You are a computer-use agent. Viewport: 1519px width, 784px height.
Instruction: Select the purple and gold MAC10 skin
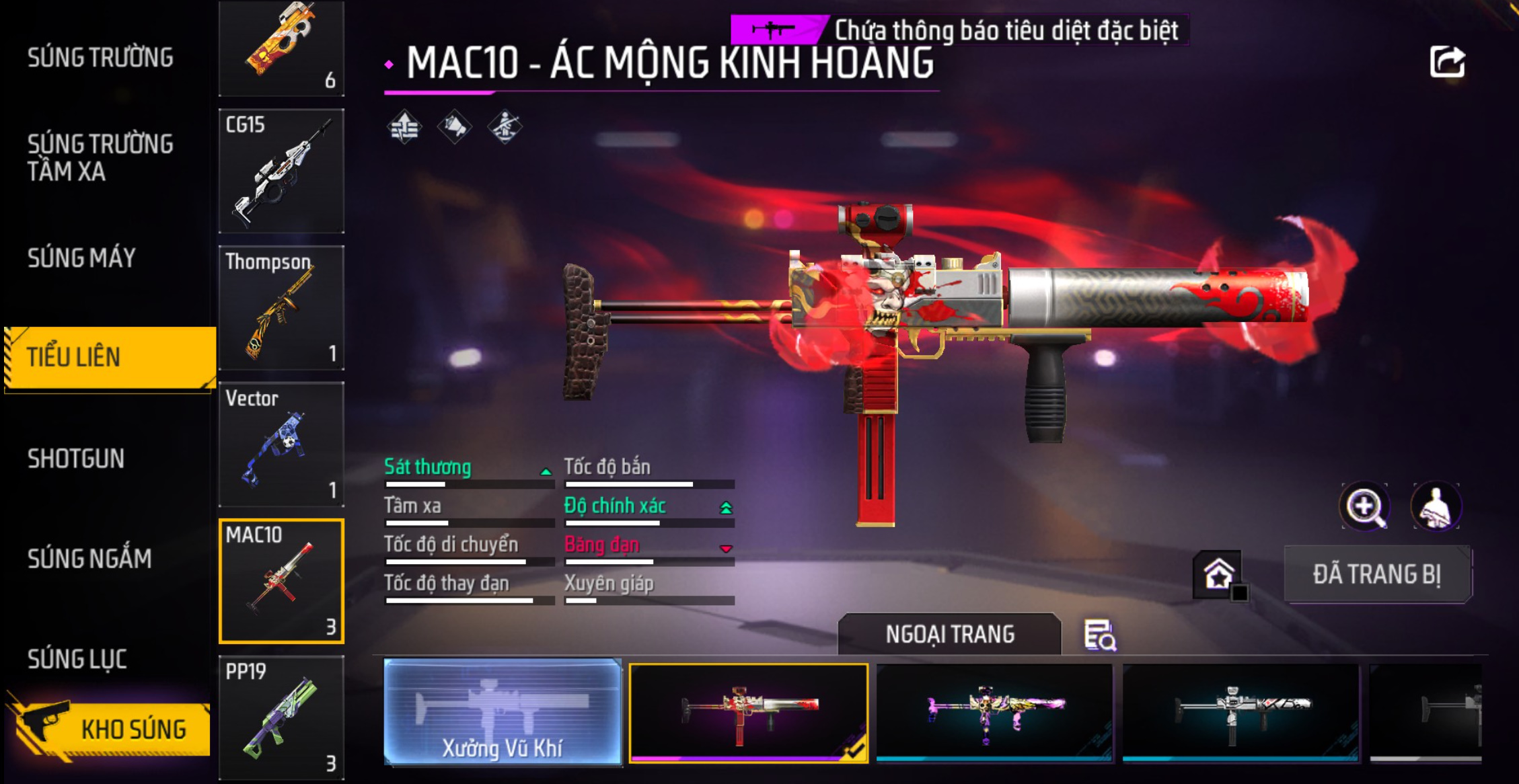tap(994, 713)
